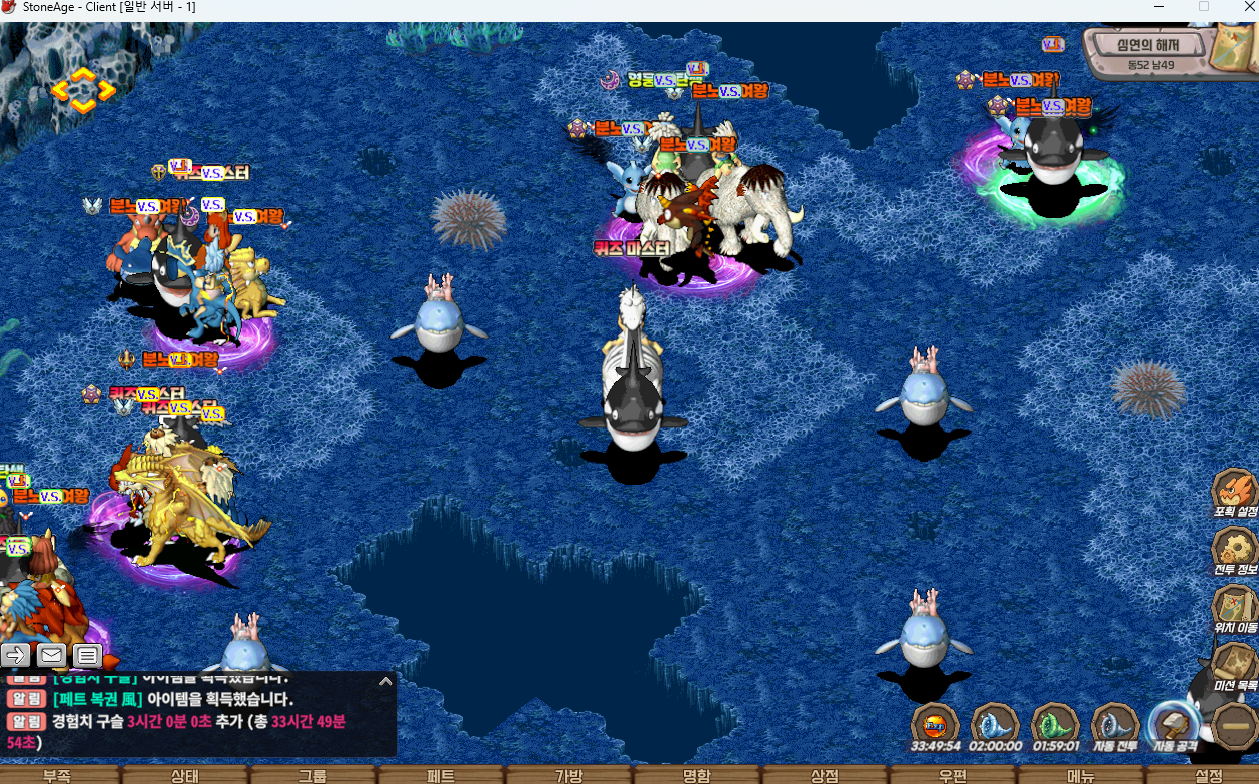Image resolution: width=1259 pixels, height=784 pixels.
Task: Open the 상점 (shop) menu
Action: [825, 775]
